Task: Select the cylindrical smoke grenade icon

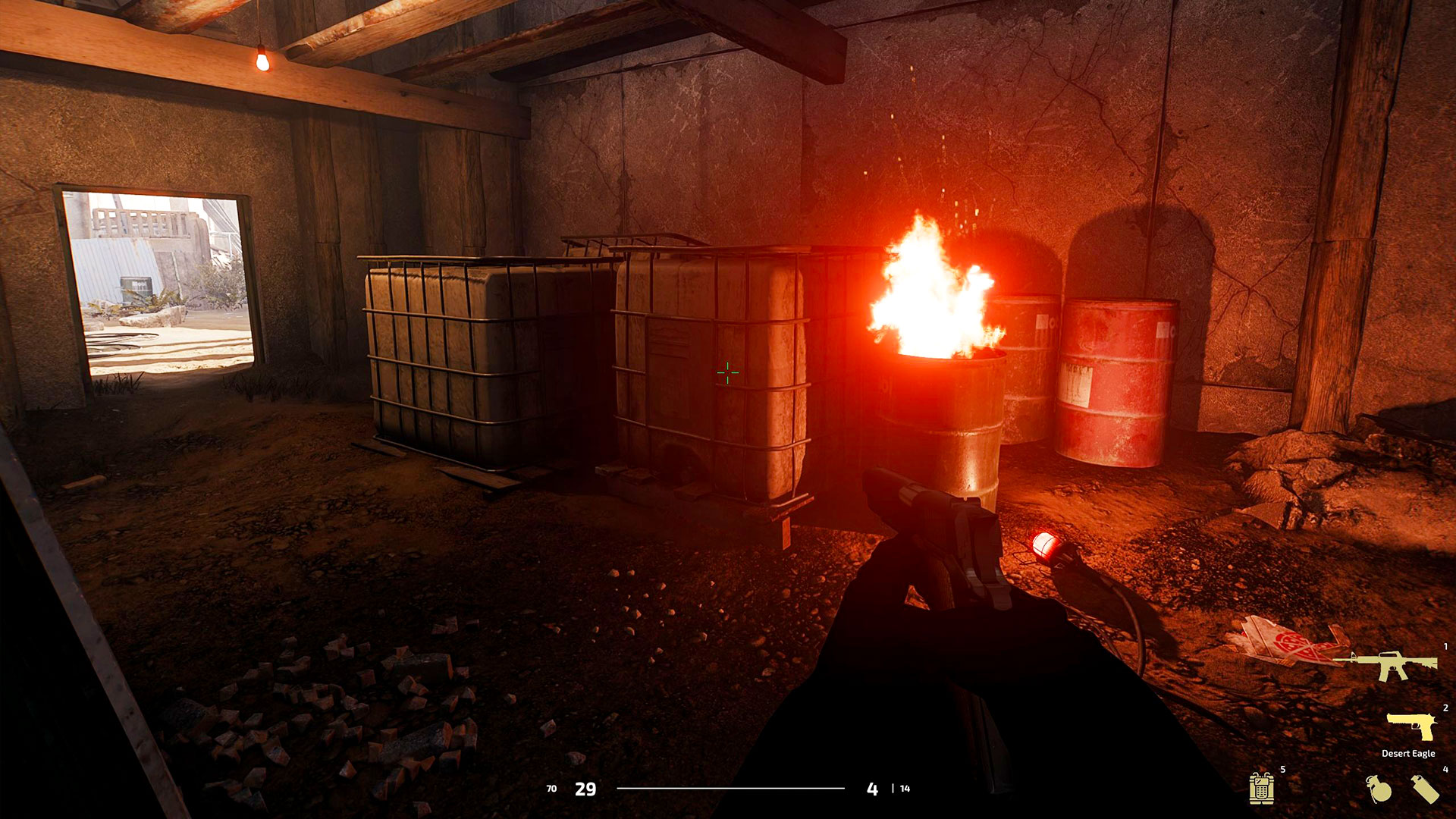Action: pos(1425,789)
